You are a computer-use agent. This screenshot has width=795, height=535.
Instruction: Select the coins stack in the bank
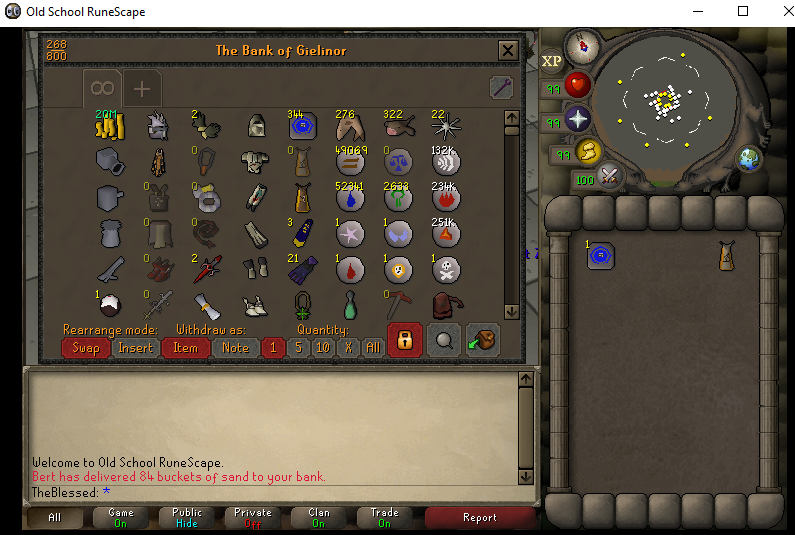click(108, 125)
